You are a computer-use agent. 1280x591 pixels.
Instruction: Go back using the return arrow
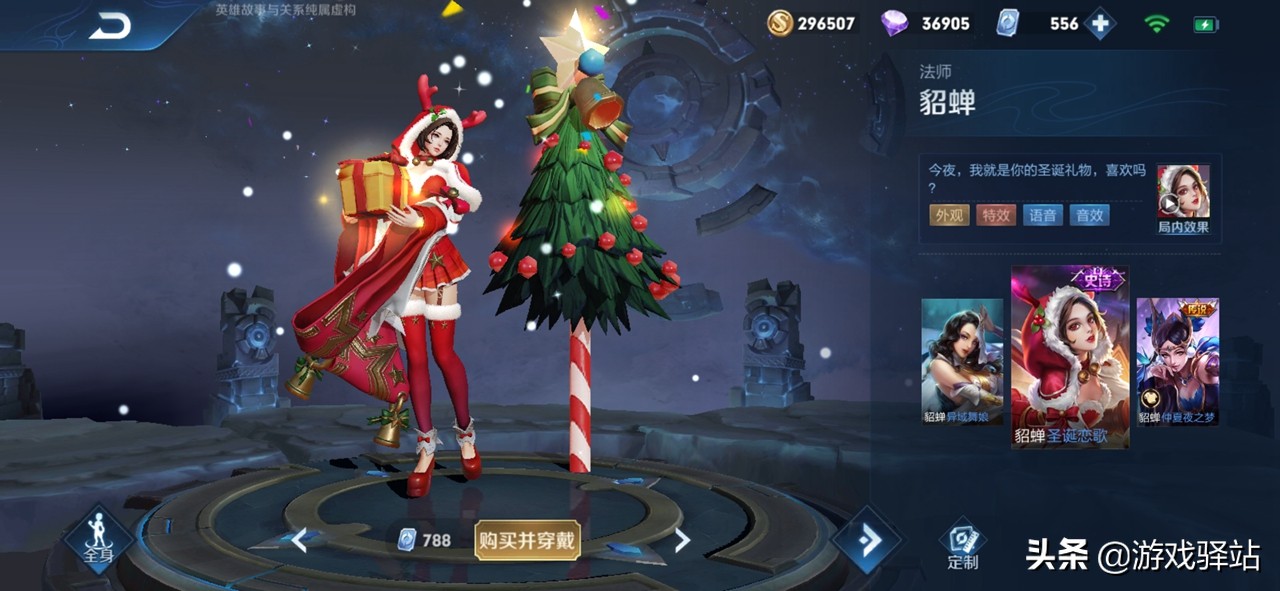click(x=109, y=26)
